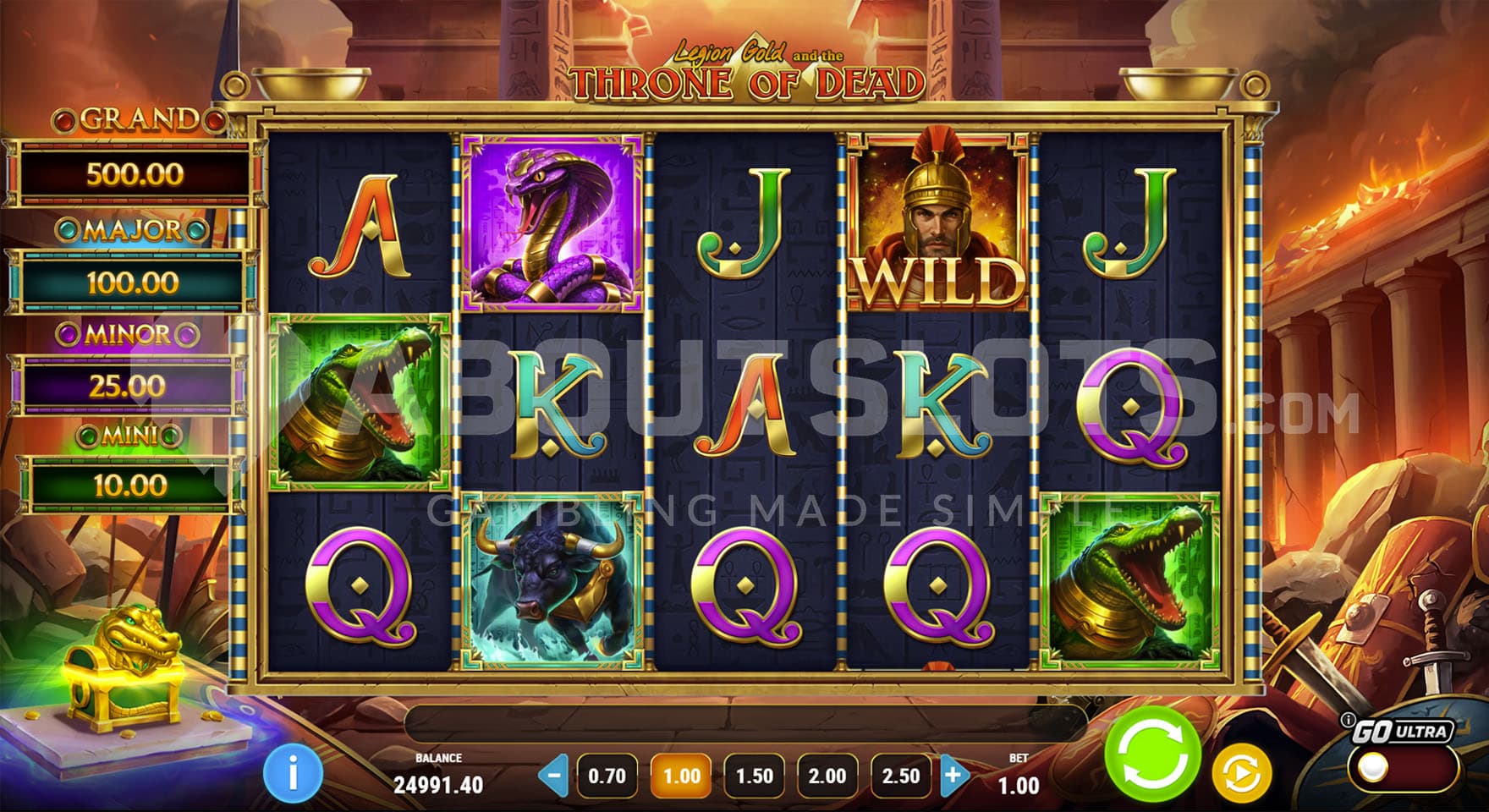Select the 0.70 bet value

[607, 776]
